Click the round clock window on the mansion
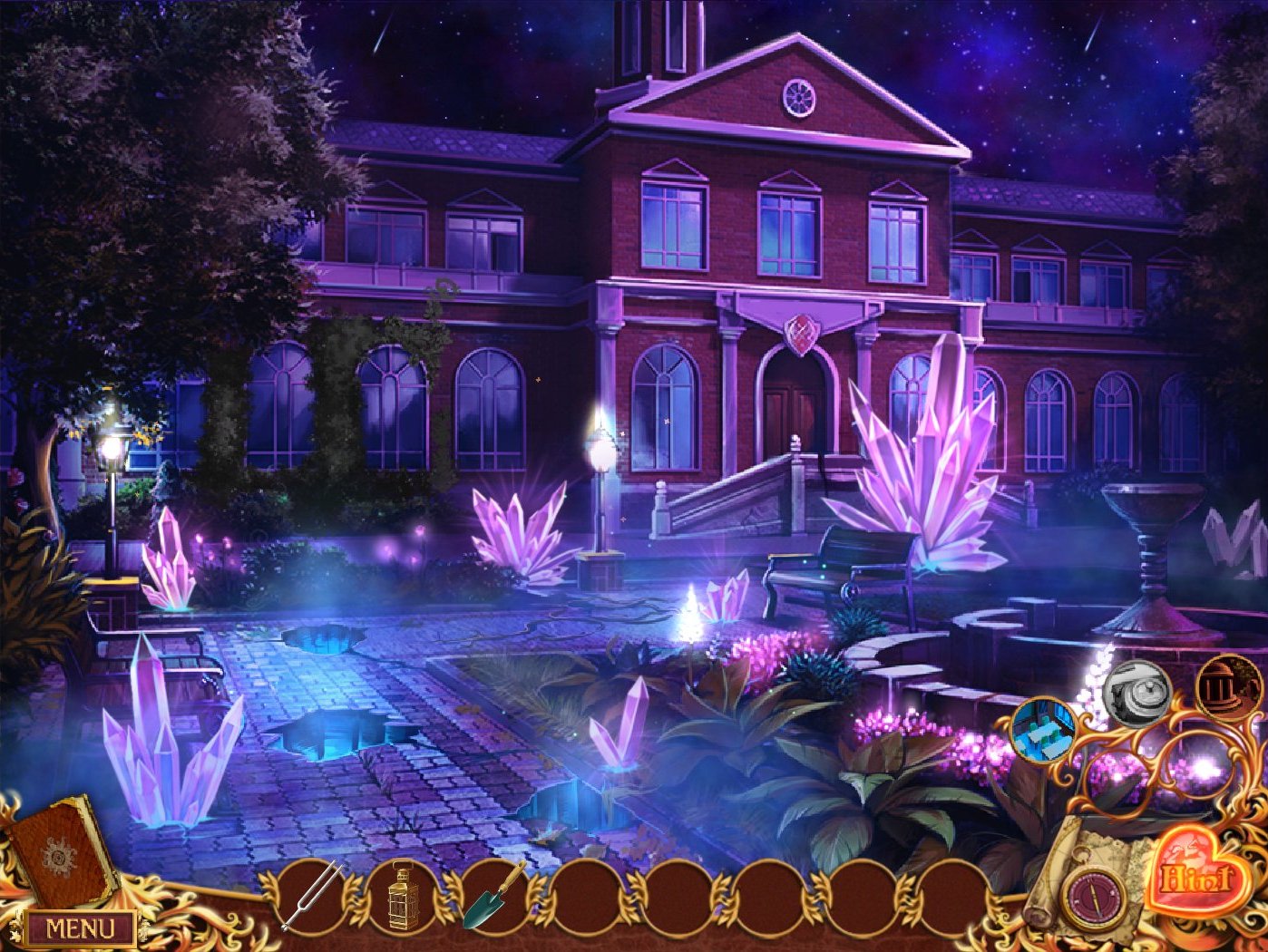 797,95
